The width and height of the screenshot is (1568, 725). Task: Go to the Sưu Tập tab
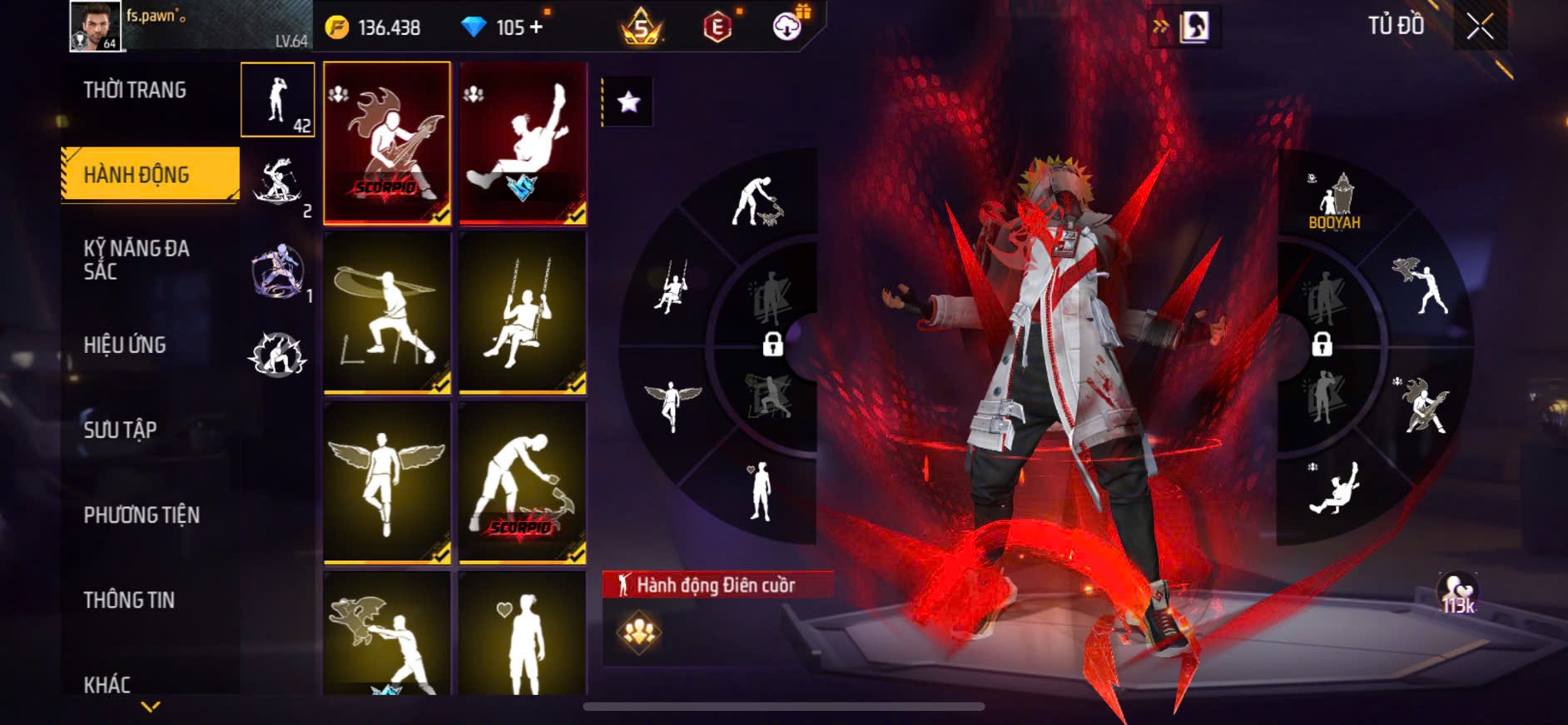click(x=120, y=430)
